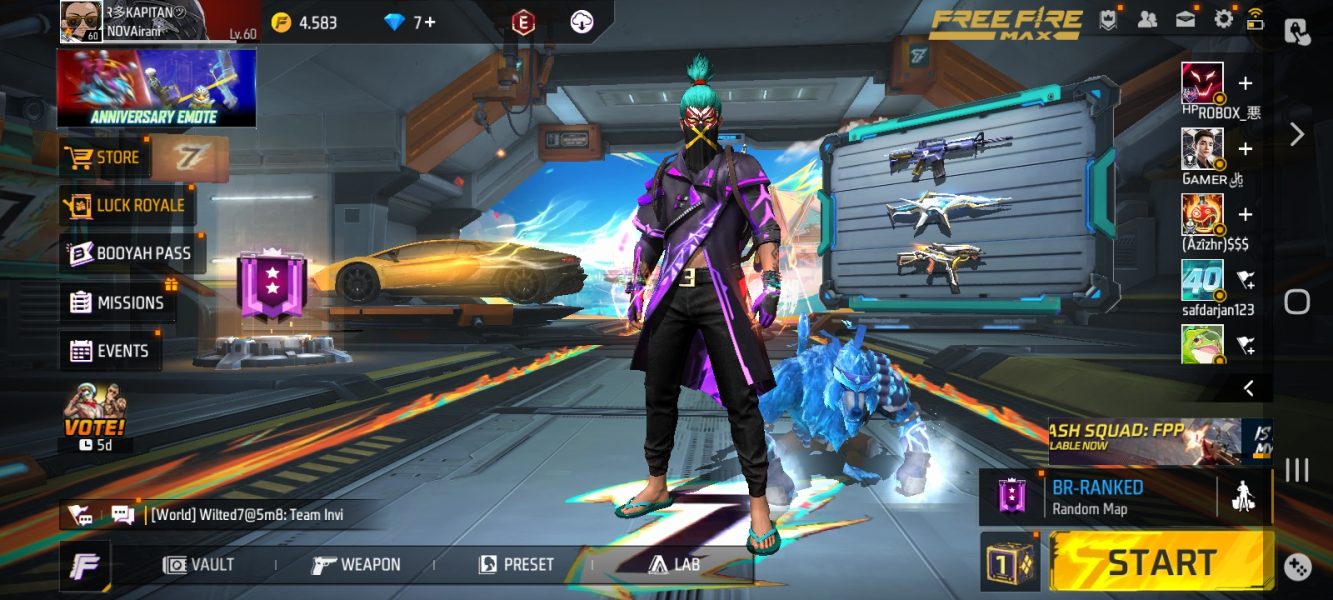Open the Preset tab
This screenshot has height=600, width=1333.
tap(516, 565)
